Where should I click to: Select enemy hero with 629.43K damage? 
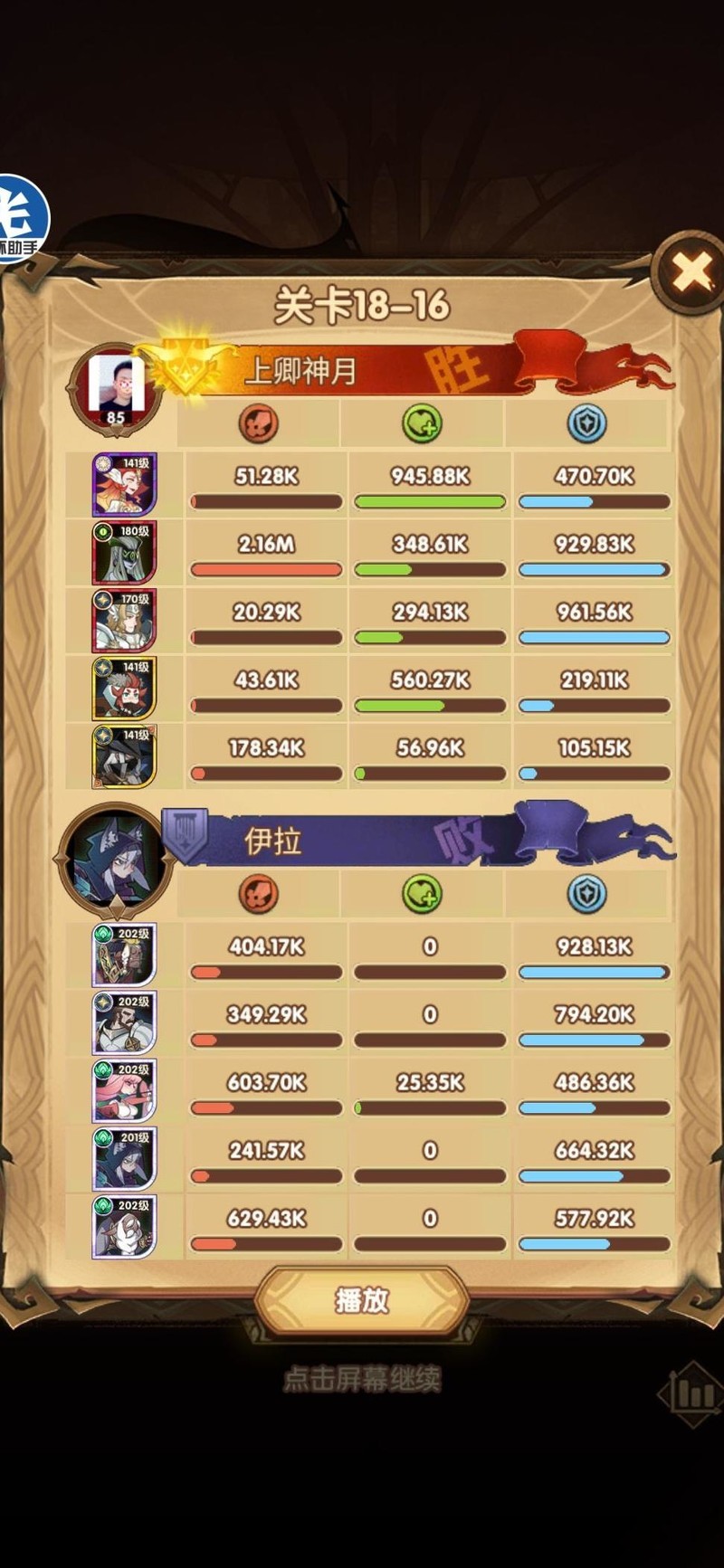pos(124,1226)
